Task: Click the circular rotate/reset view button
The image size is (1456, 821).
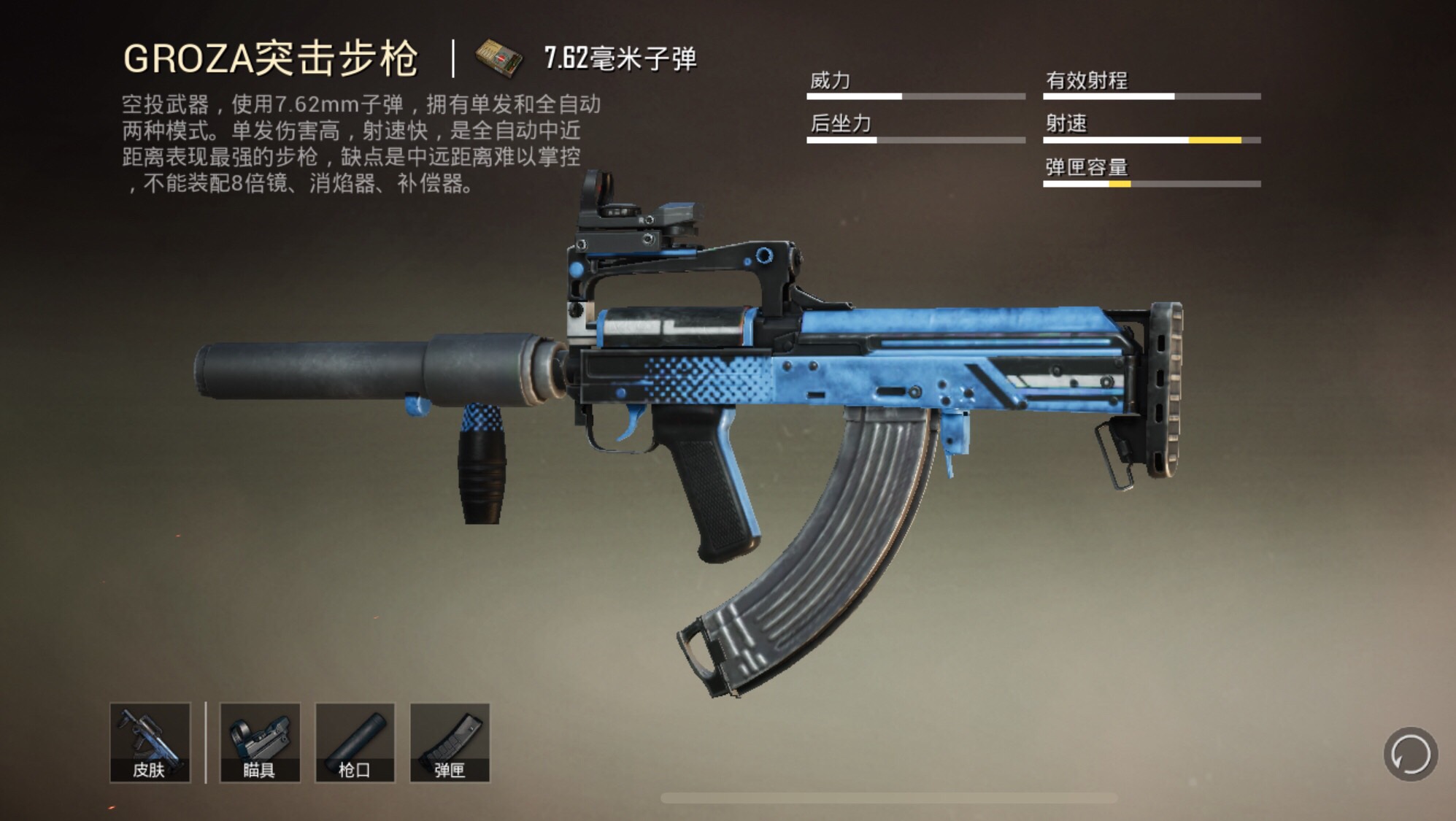Action: pos(1410,754)
